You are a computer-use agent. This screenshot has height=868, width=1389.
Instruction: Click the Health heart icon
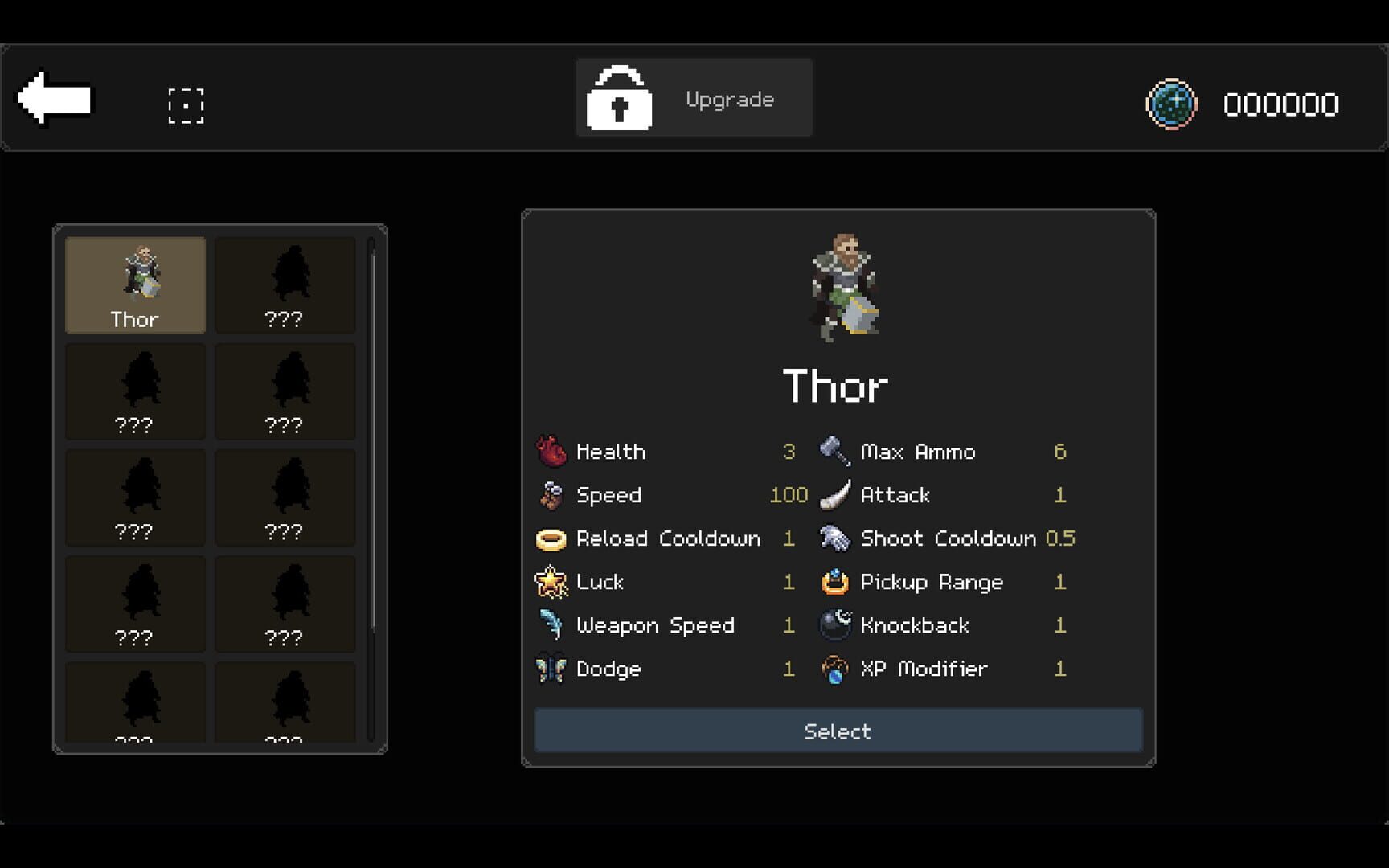pos(551,451)
